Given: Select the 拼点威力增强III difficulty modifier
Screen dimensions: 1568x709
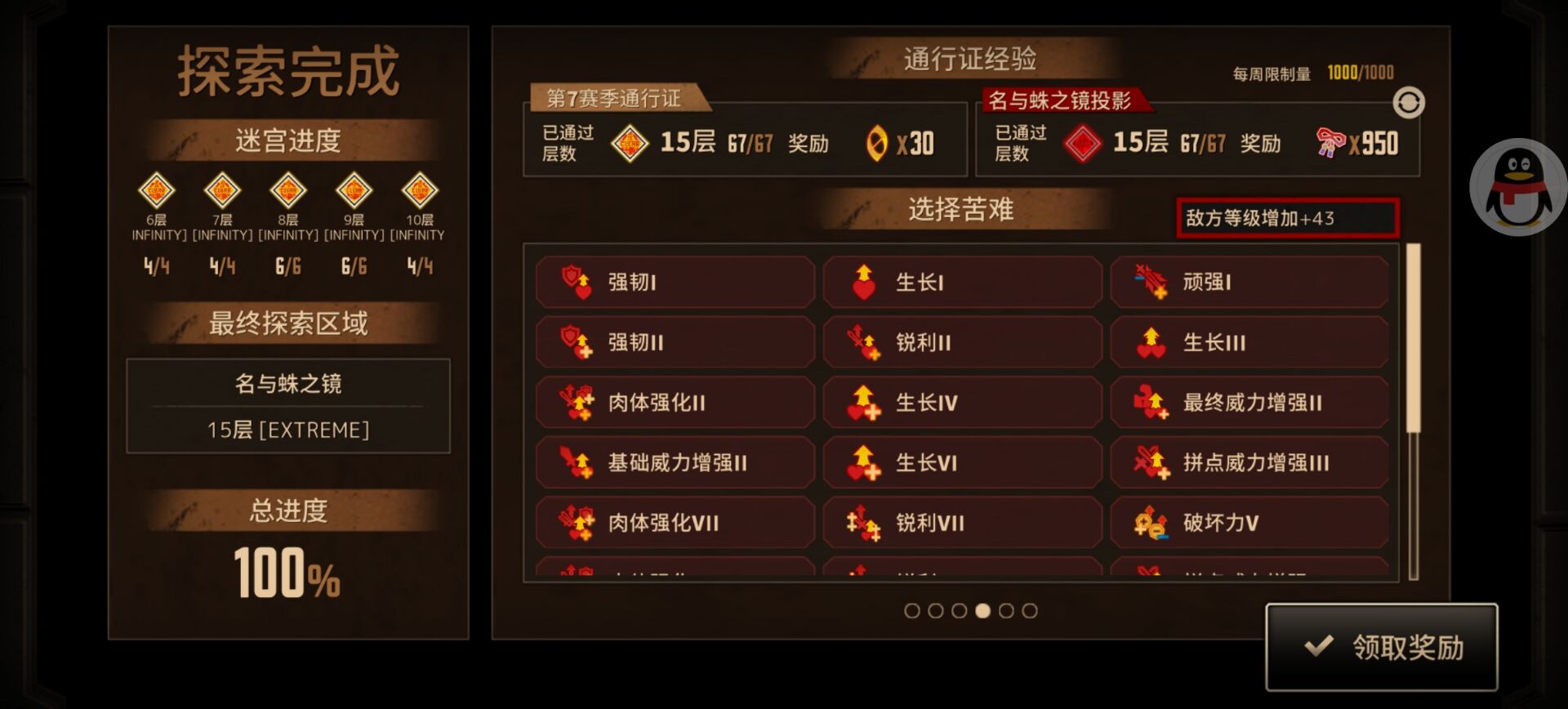Looking at the screenshot, I should (x=1249, y=462).
